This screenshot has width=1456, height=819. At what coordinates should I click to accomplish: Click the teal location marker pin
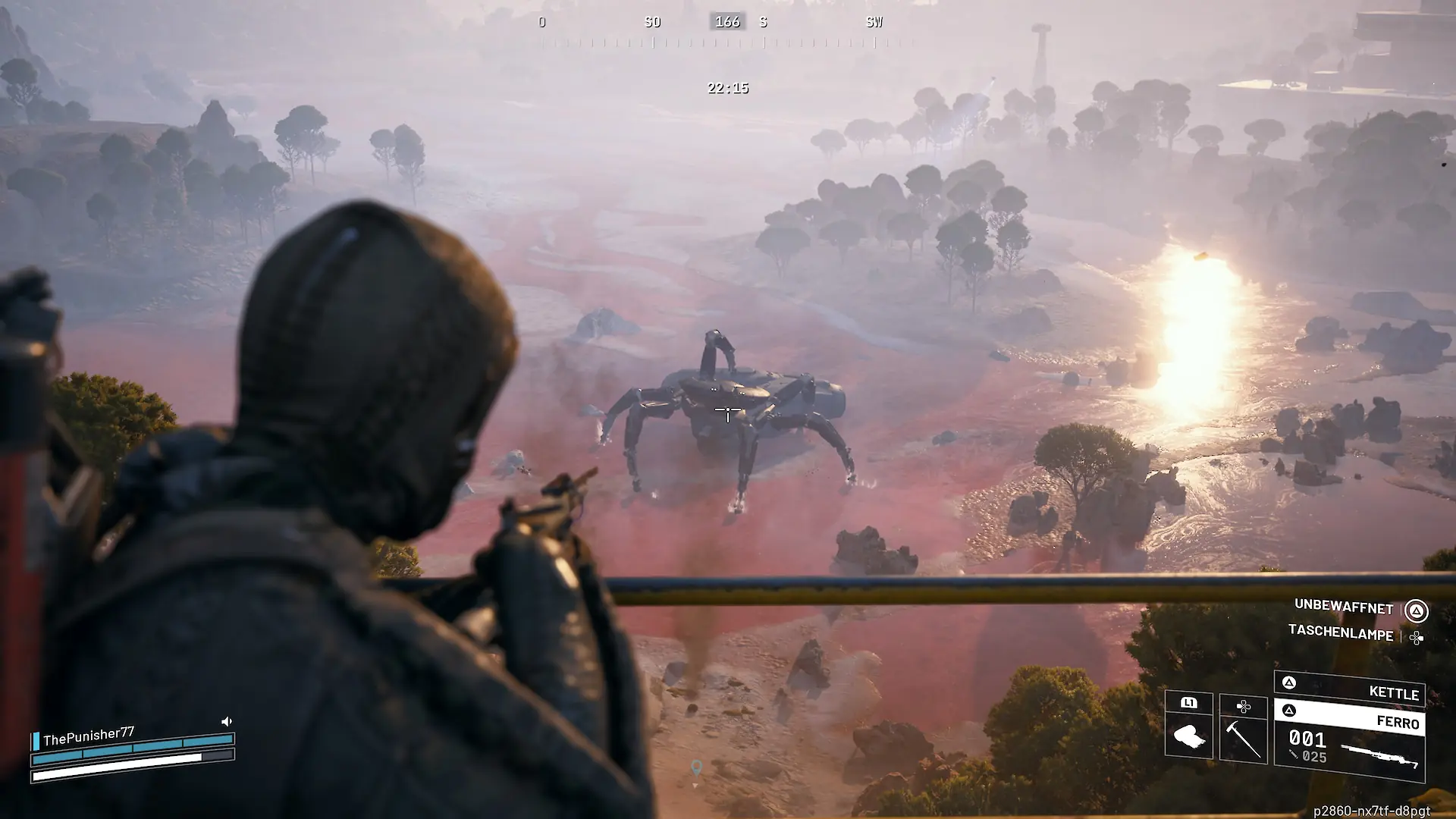point(696,767)
